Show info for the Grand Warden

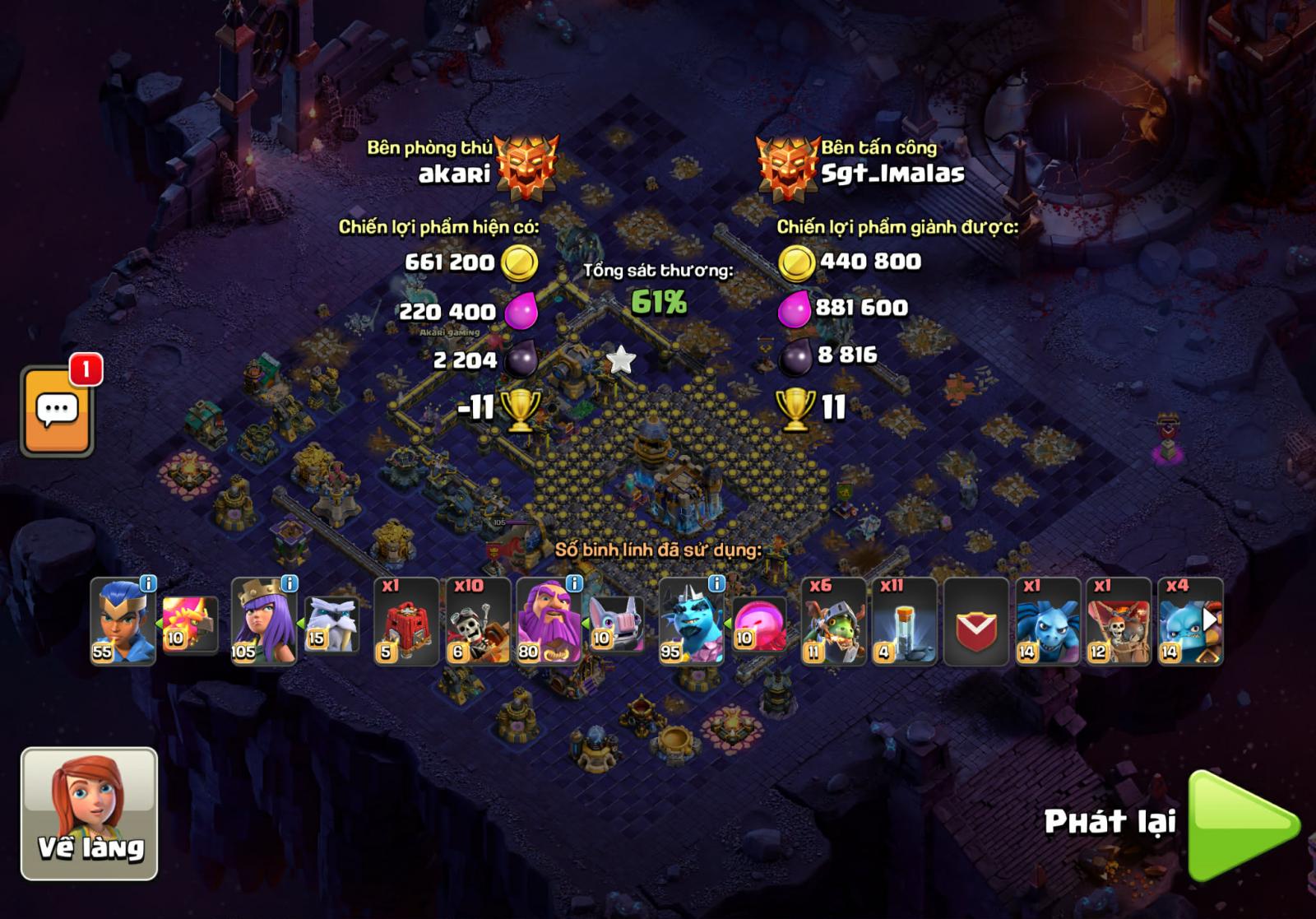click(x=574, y=583)
